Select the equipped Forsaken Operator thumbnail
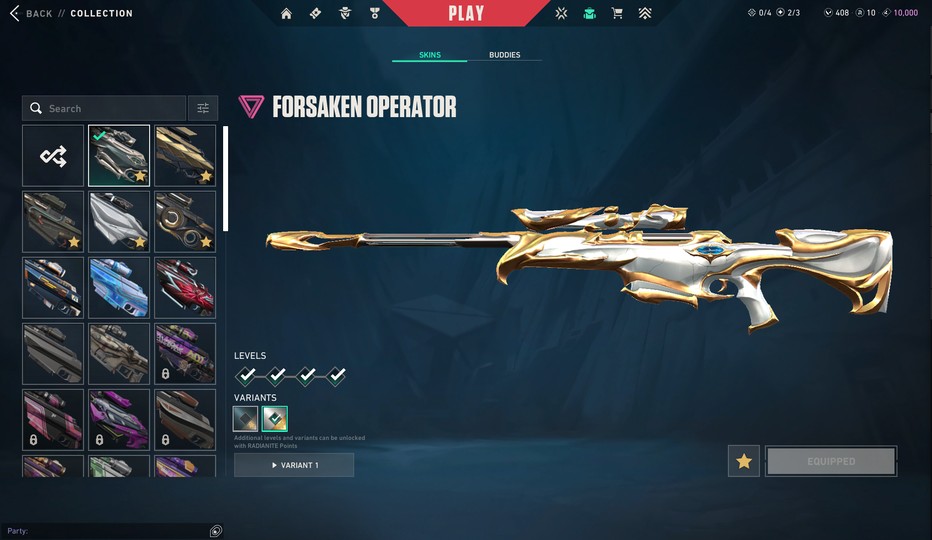Viewport: 932px width, 540px height. coord(119,155)
